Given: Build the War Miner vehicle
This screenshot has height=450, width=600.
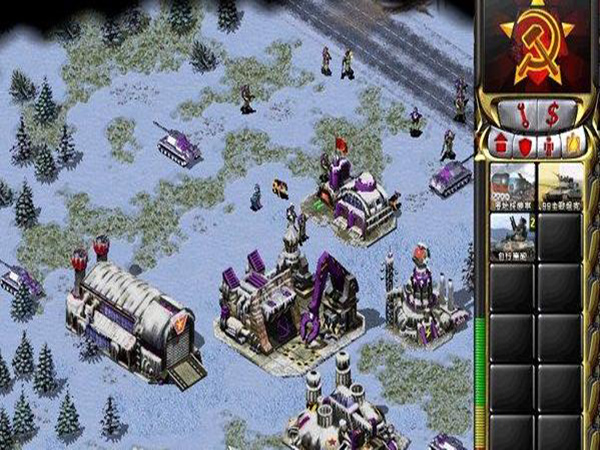Looking at the screenshot, I should [511, 187].
